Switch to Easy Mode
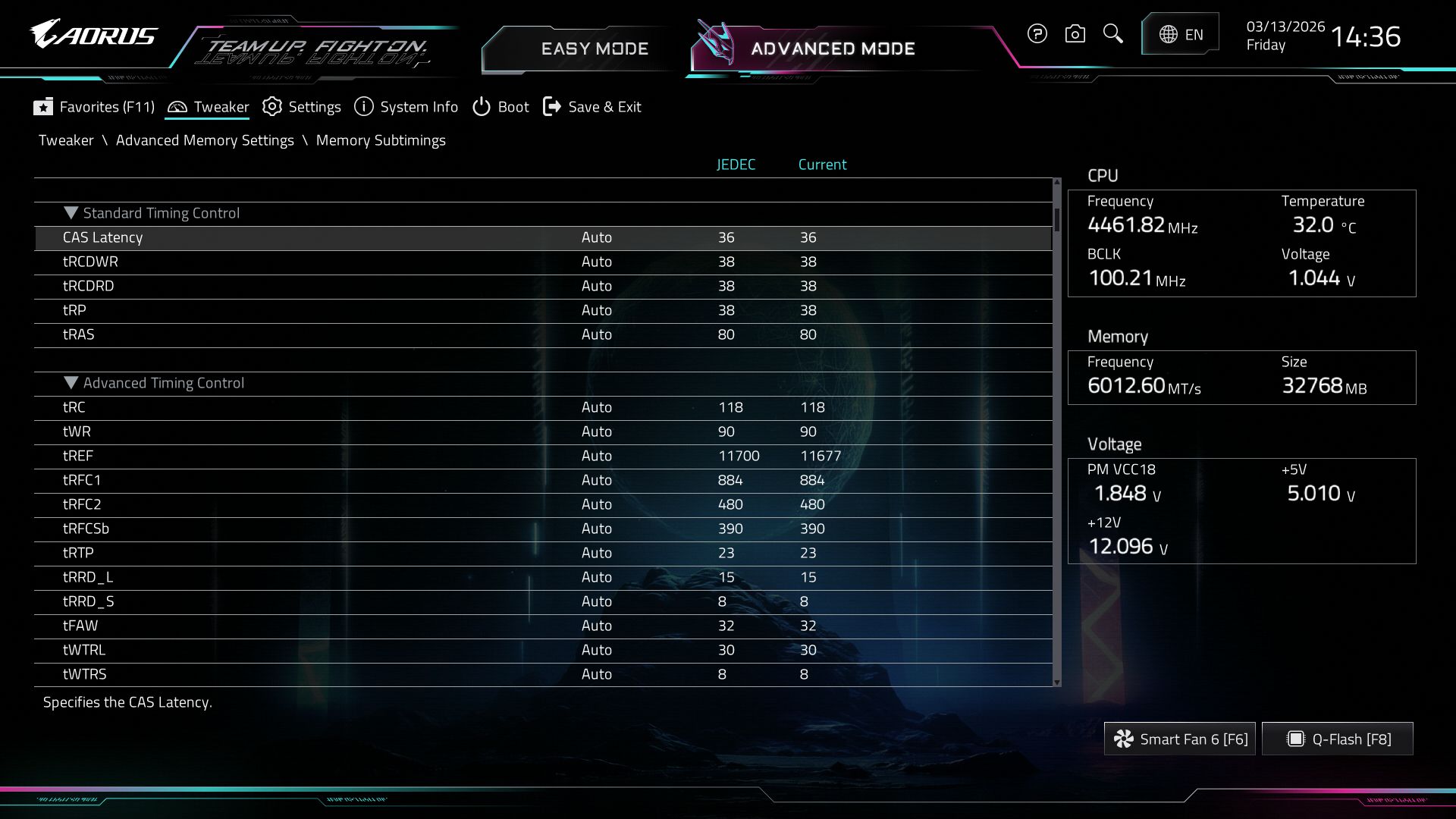The width and height of the screenshot is (1456, 819). click(x=594, y=49)
